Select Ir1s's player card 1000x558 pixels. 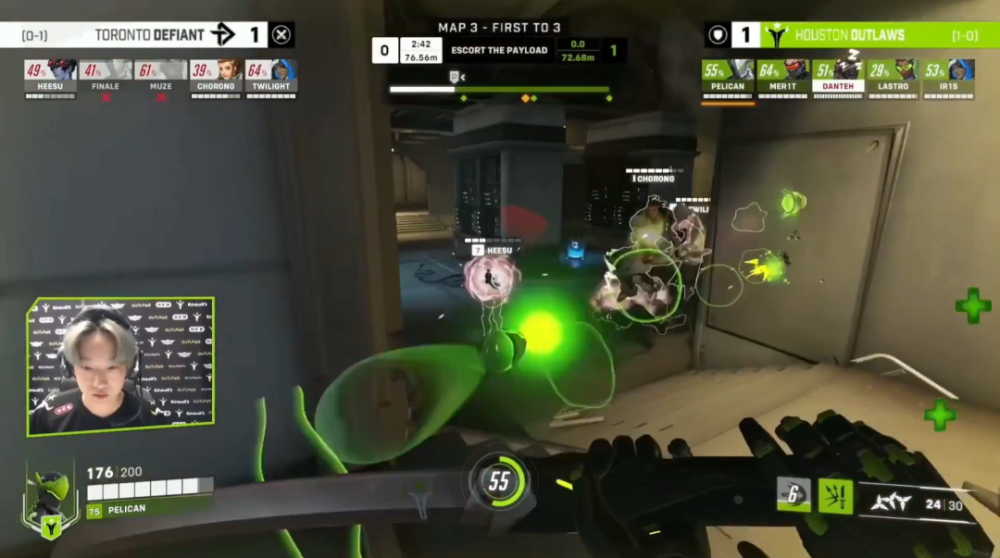tap(946, 78)
